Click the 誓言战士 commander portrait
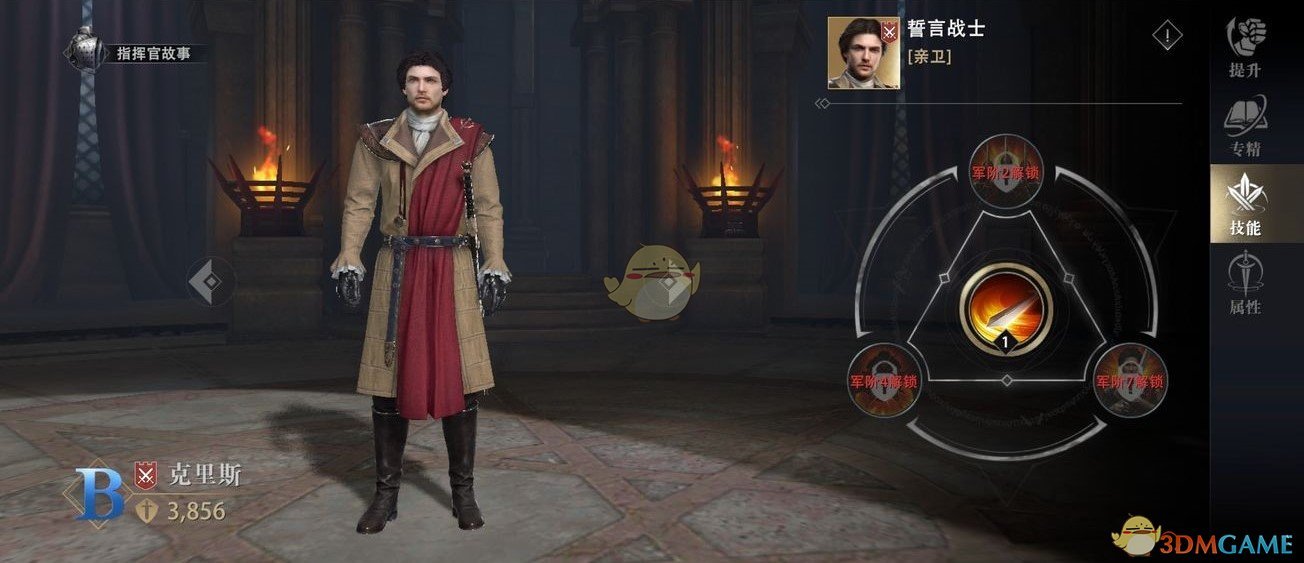 tap(863, 52)
